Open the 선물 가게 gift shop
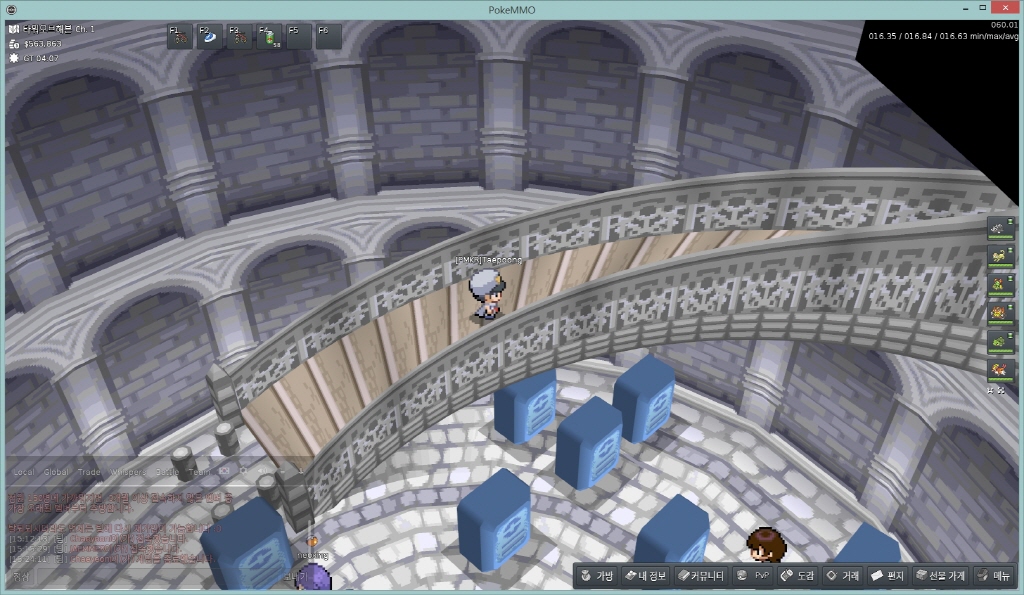 tap(940, 576)
